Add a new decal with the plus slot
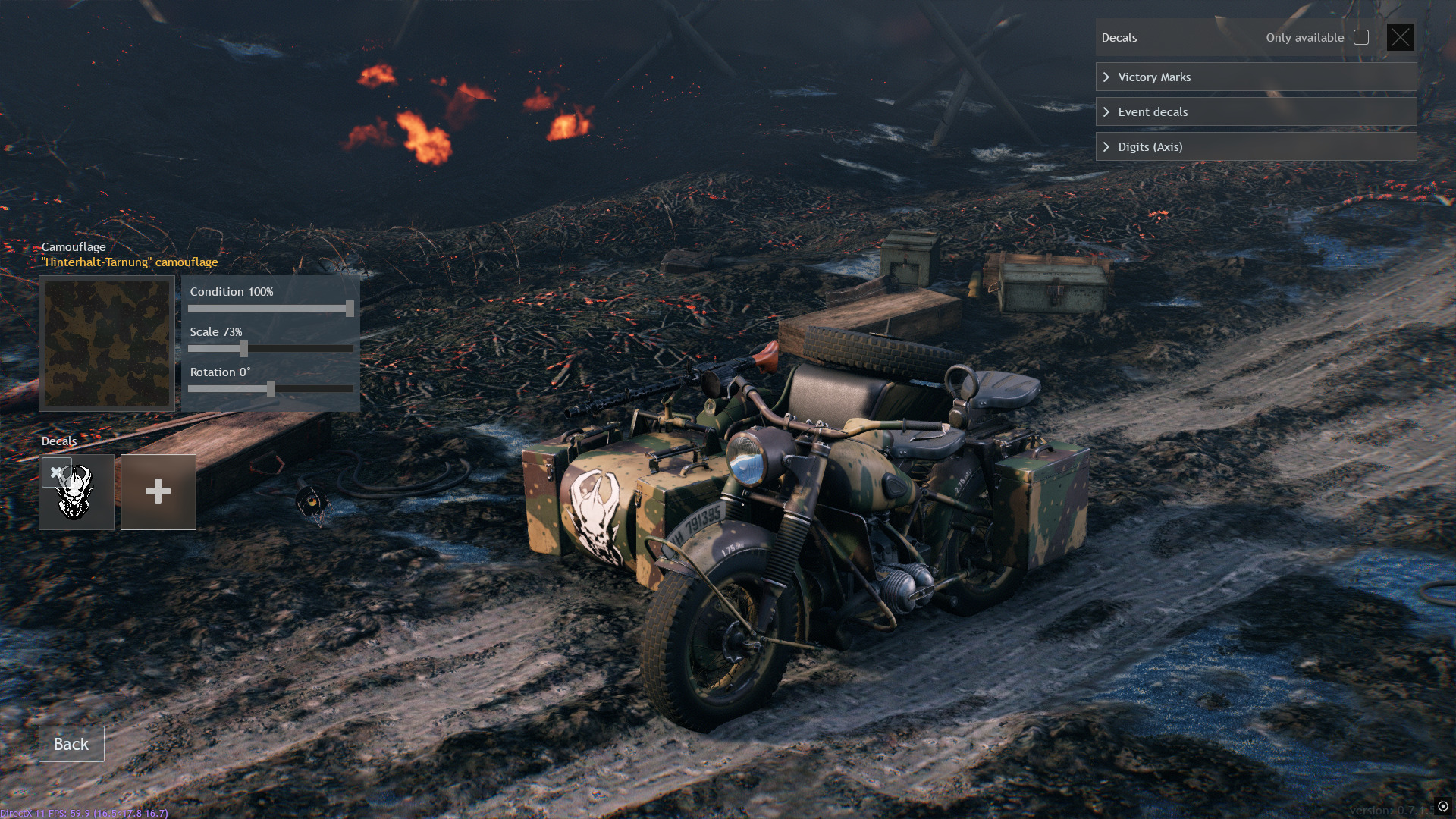 click(x=158, y=492)
